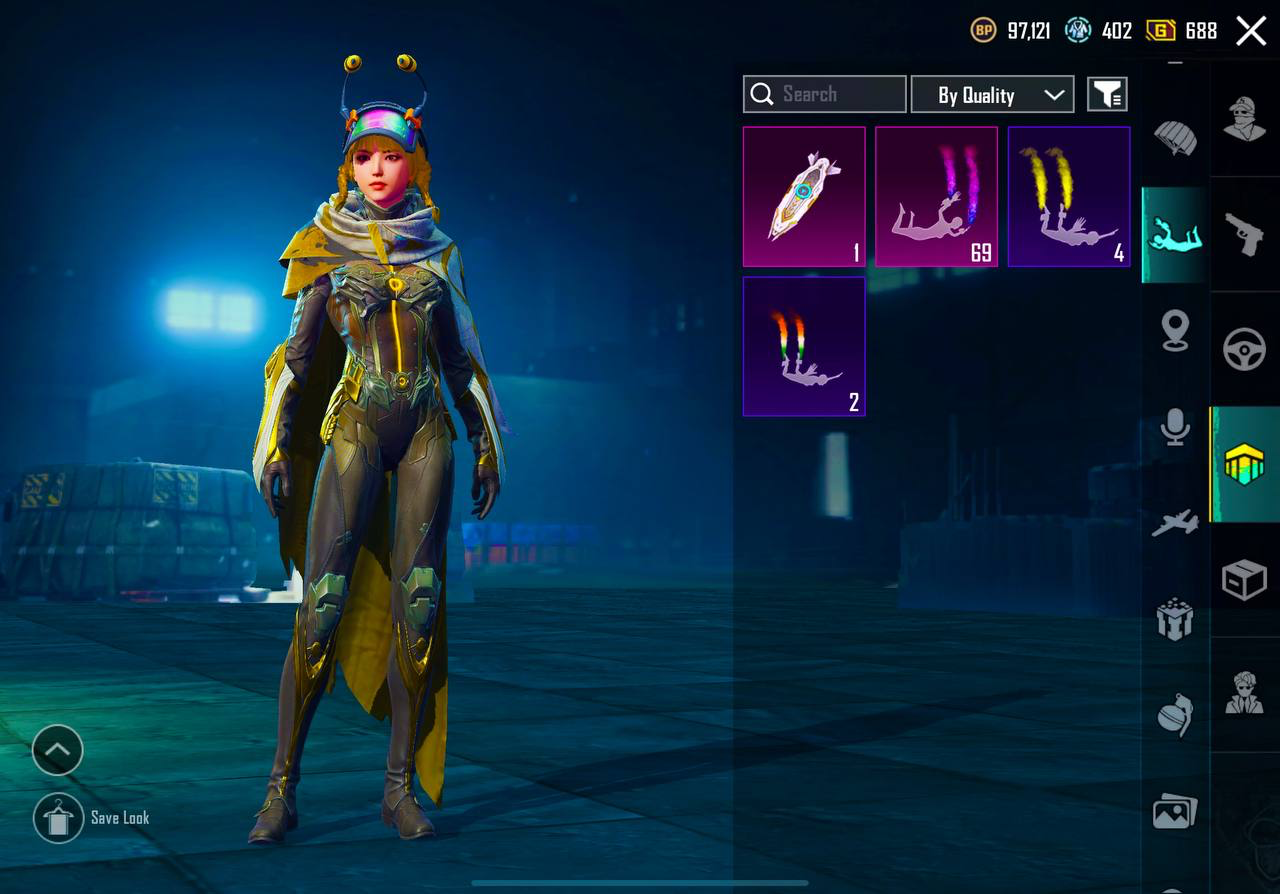1280x894 pixels.
Task: Choose the yellow skydiving trail item
Action: point(1069,197)
